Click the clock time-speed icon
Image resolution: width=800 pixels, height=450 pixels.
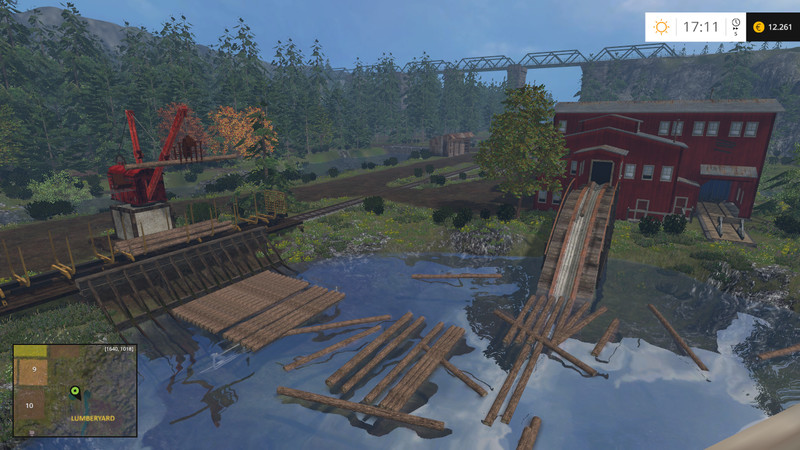point(735,24)
